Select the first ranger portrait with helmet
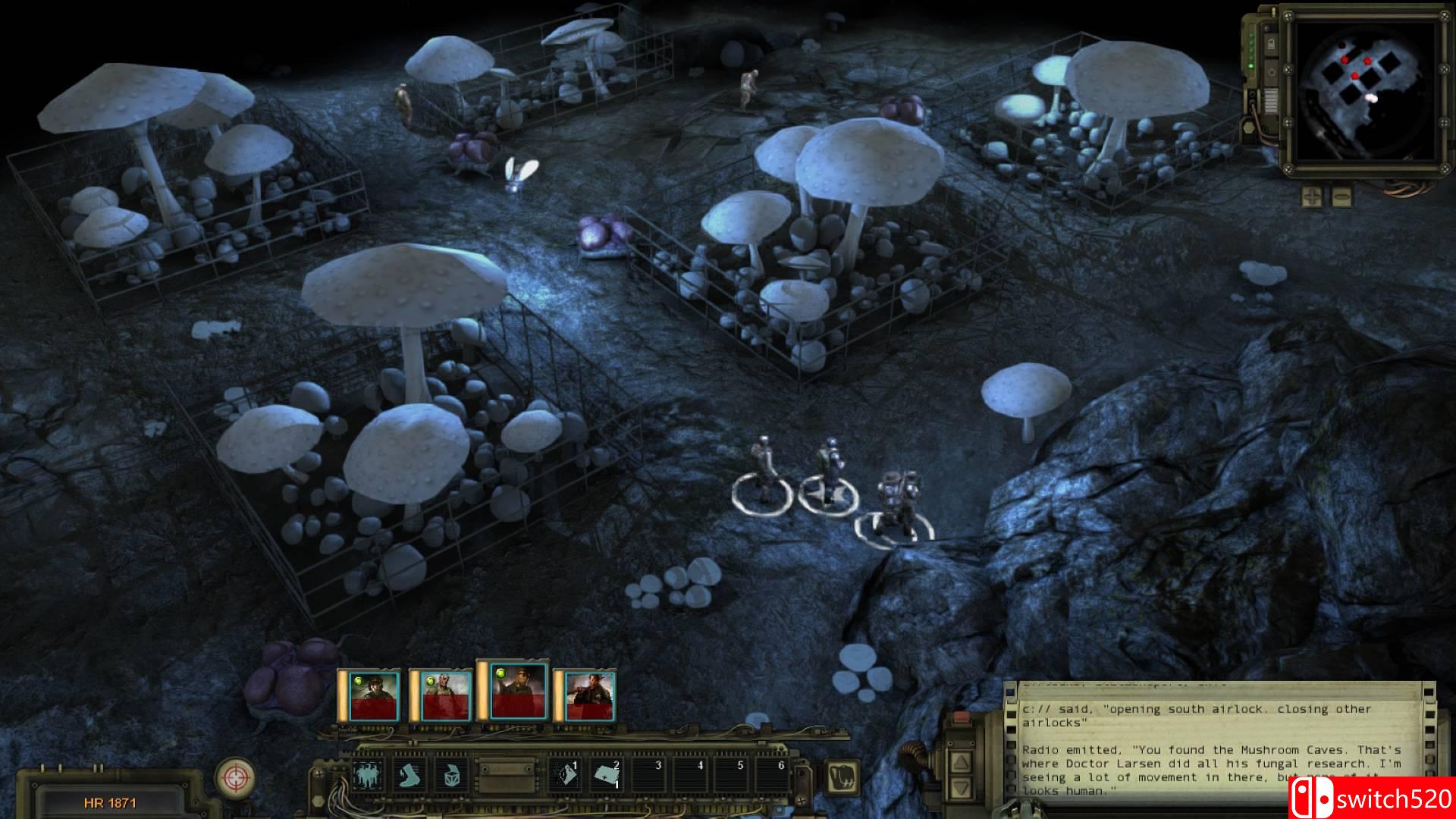Image resolution: width=1456 pixels, height=819 pixels. pyautogui.click(x=373, y=696)
